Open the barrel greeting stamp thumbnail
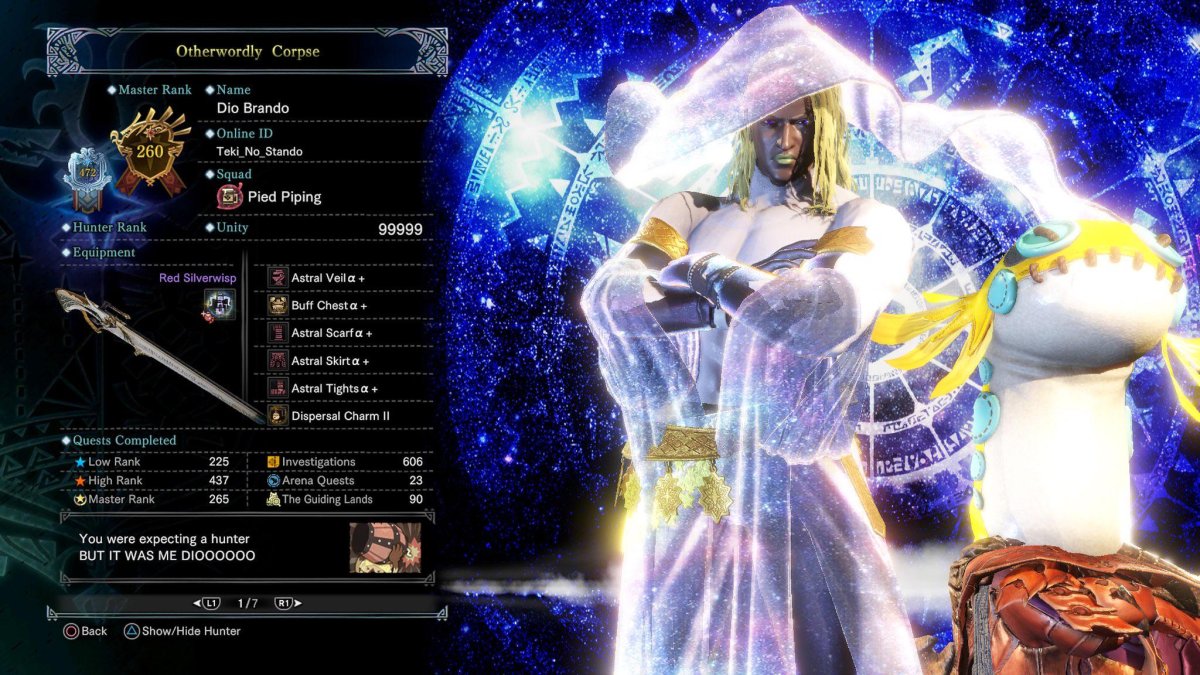The width and height of the screenshot is (1200, 675). click(x=385, y=547)
